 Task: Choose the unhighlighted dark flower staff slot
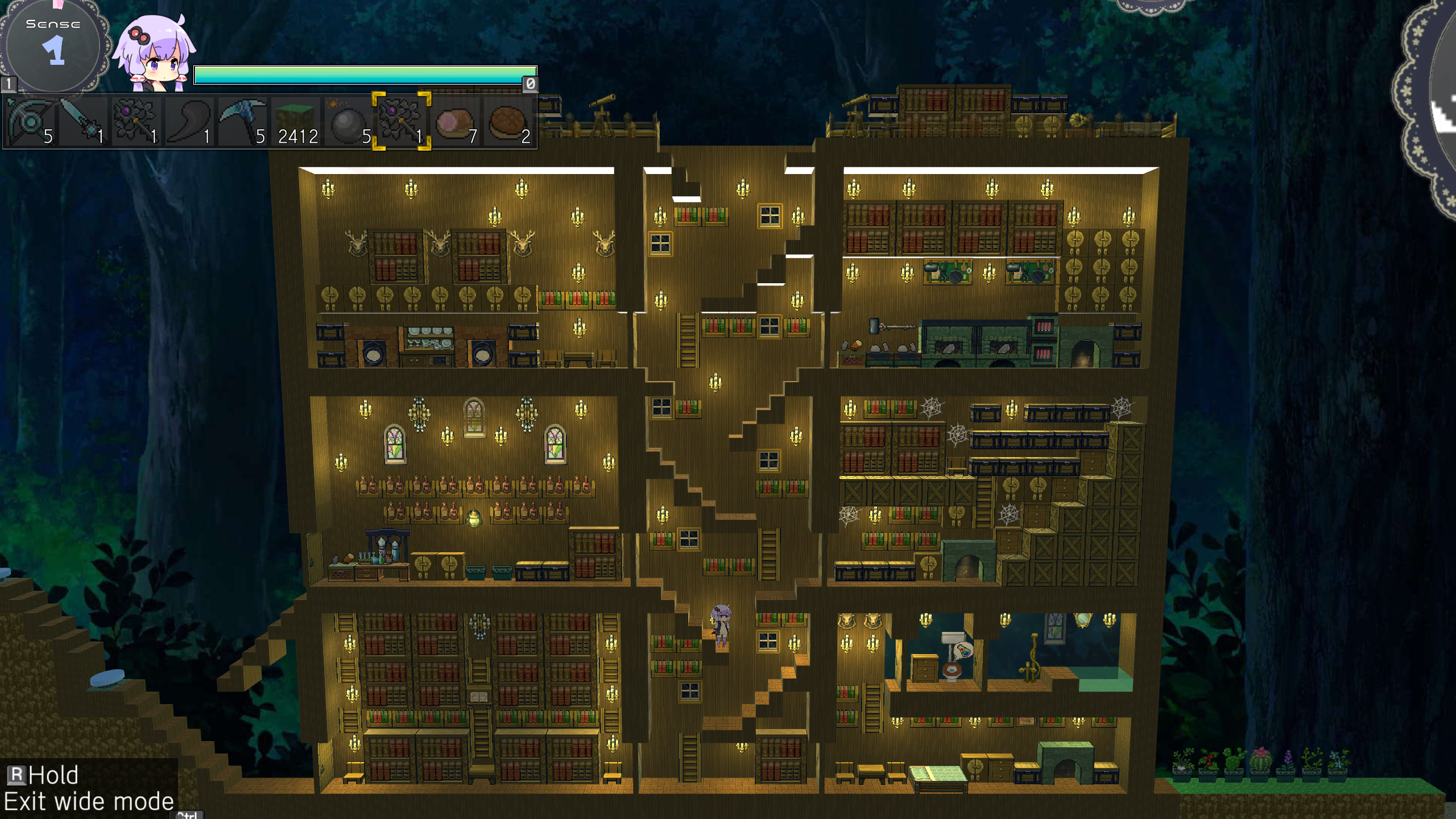pos(135,122)
